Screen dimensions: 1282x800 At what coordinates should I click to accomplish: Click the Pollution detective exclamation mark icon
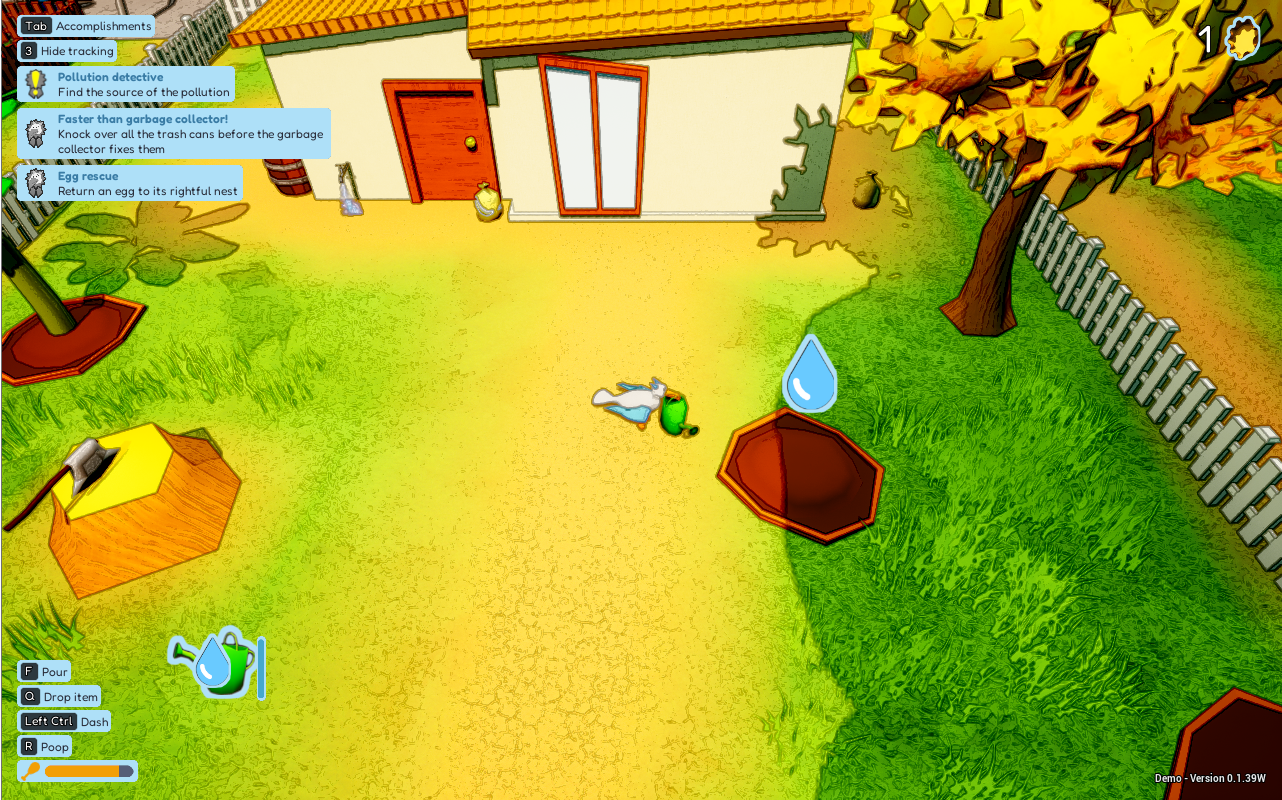click(x=36, y=82)
